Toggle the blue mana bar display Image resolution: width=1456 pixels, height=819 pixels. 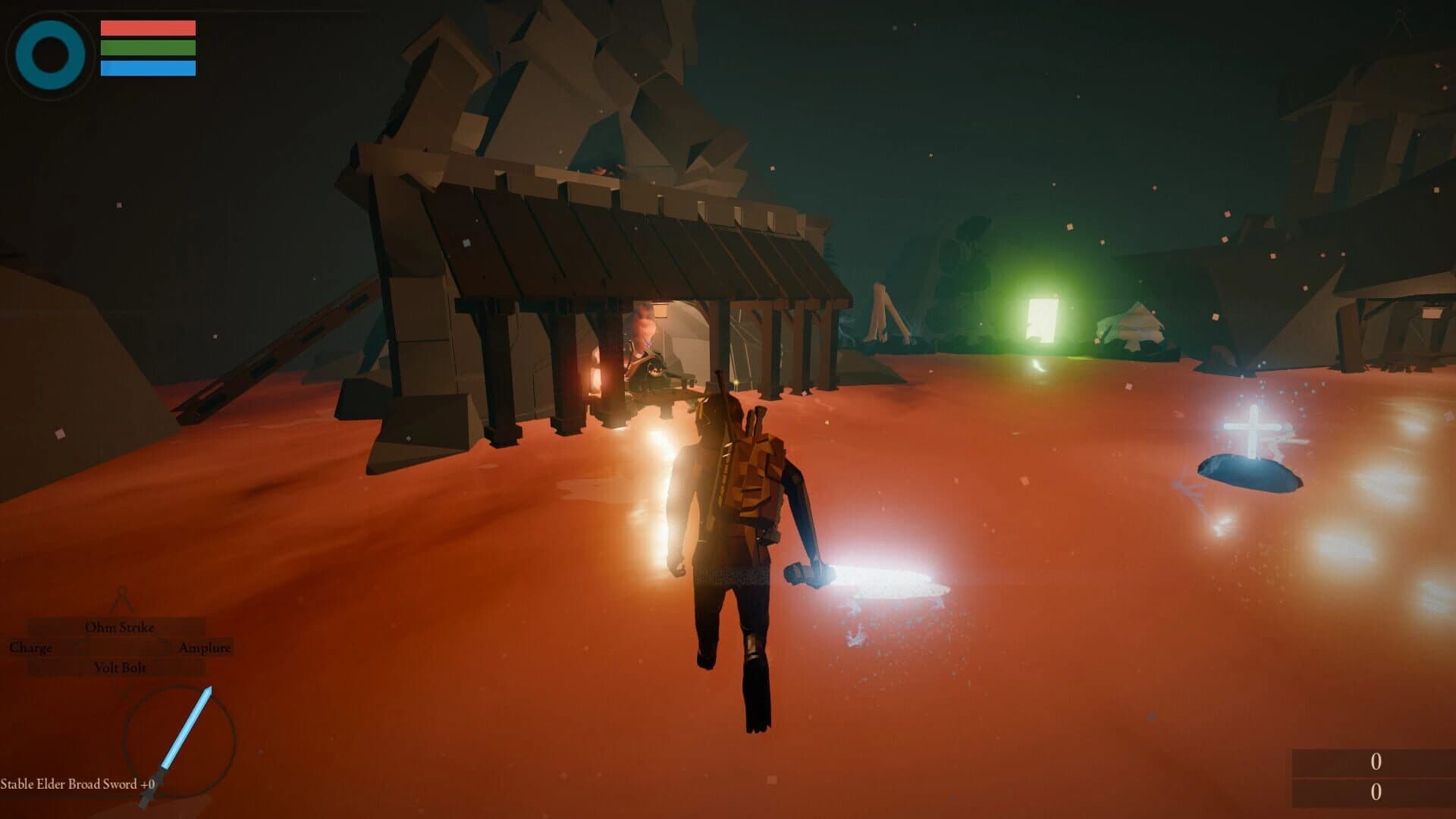coord(149,70)
